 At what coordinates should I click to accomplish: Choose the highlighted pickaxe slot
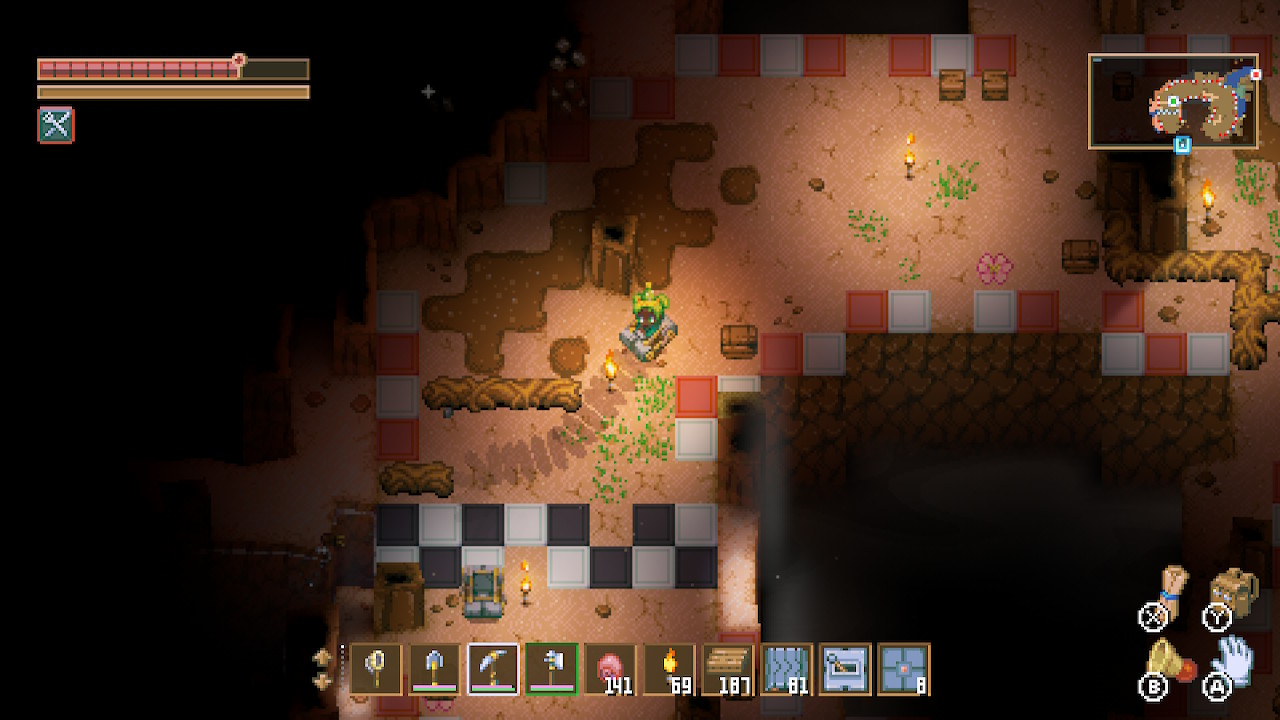[493, 668]
